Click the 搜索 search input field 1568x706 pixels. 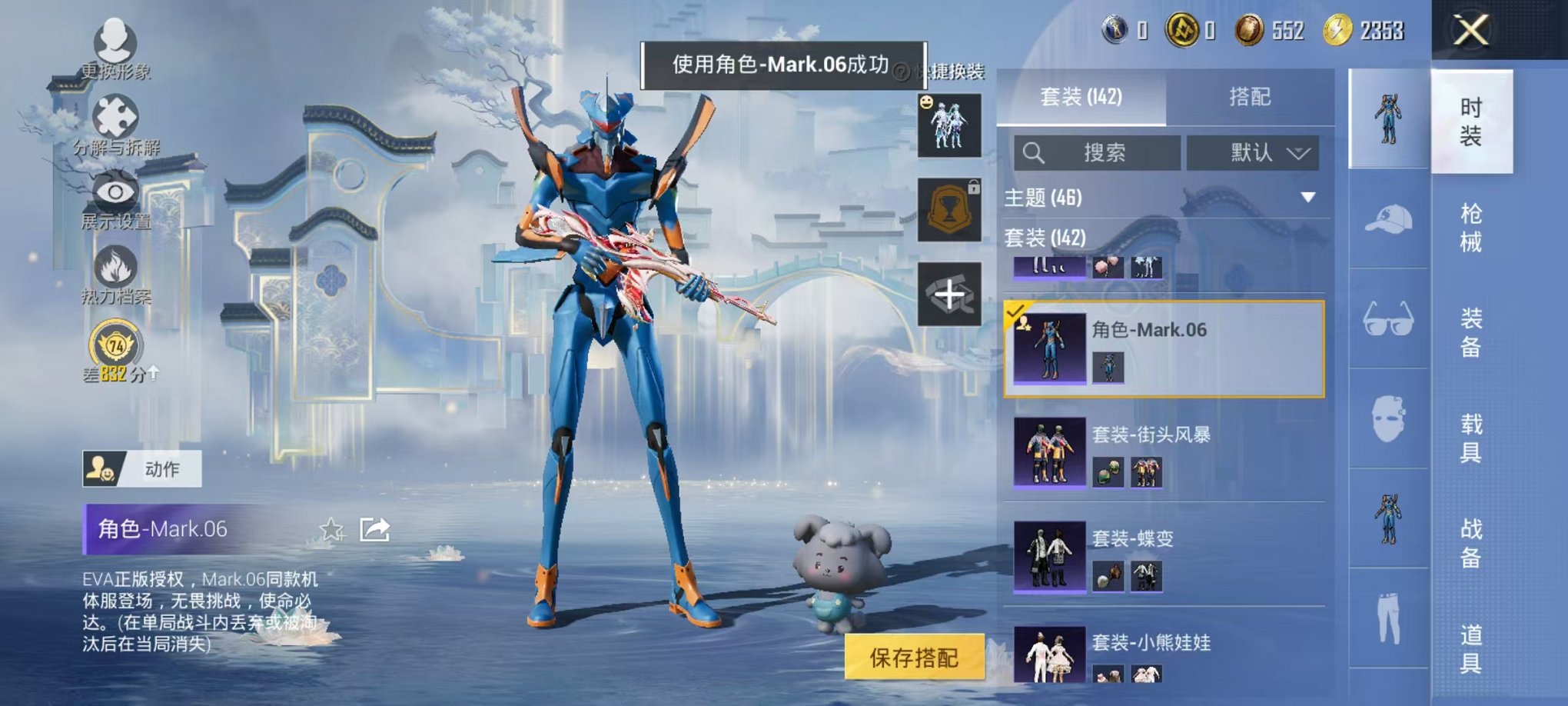[x=1099, y=152]
